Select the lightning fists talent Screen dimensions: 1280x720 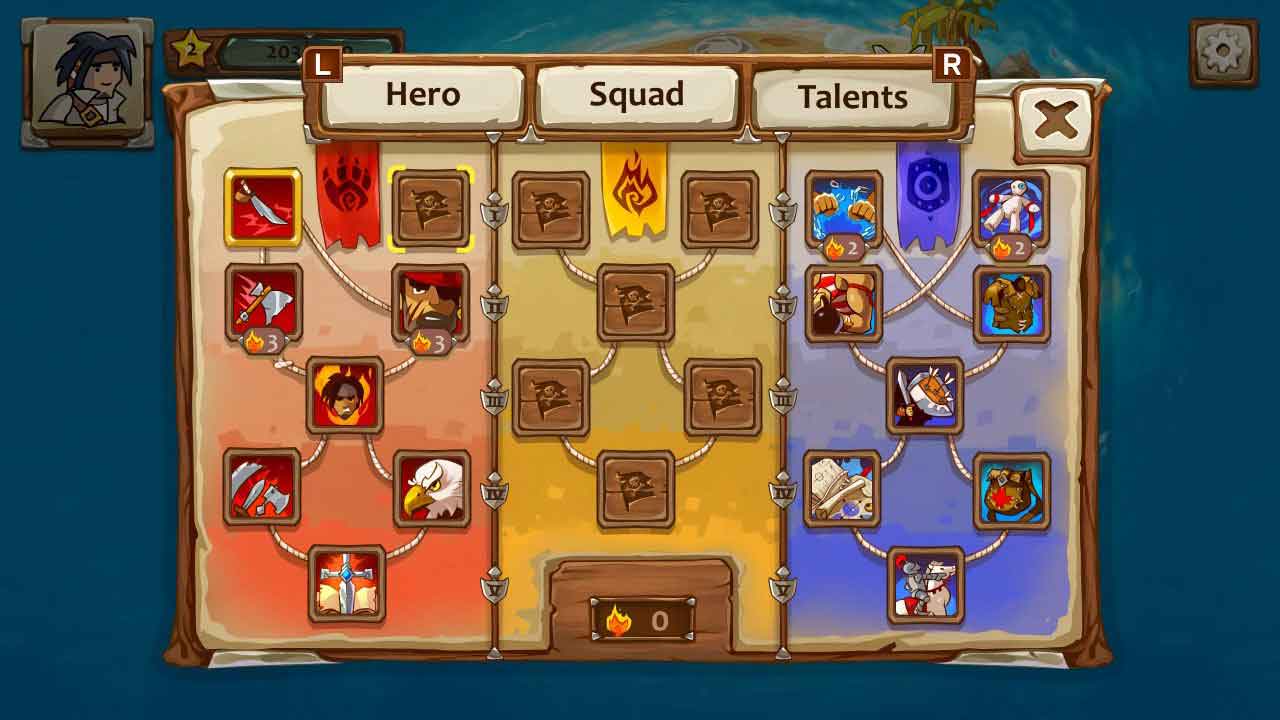pyautogui.click(x=843, y=207)
